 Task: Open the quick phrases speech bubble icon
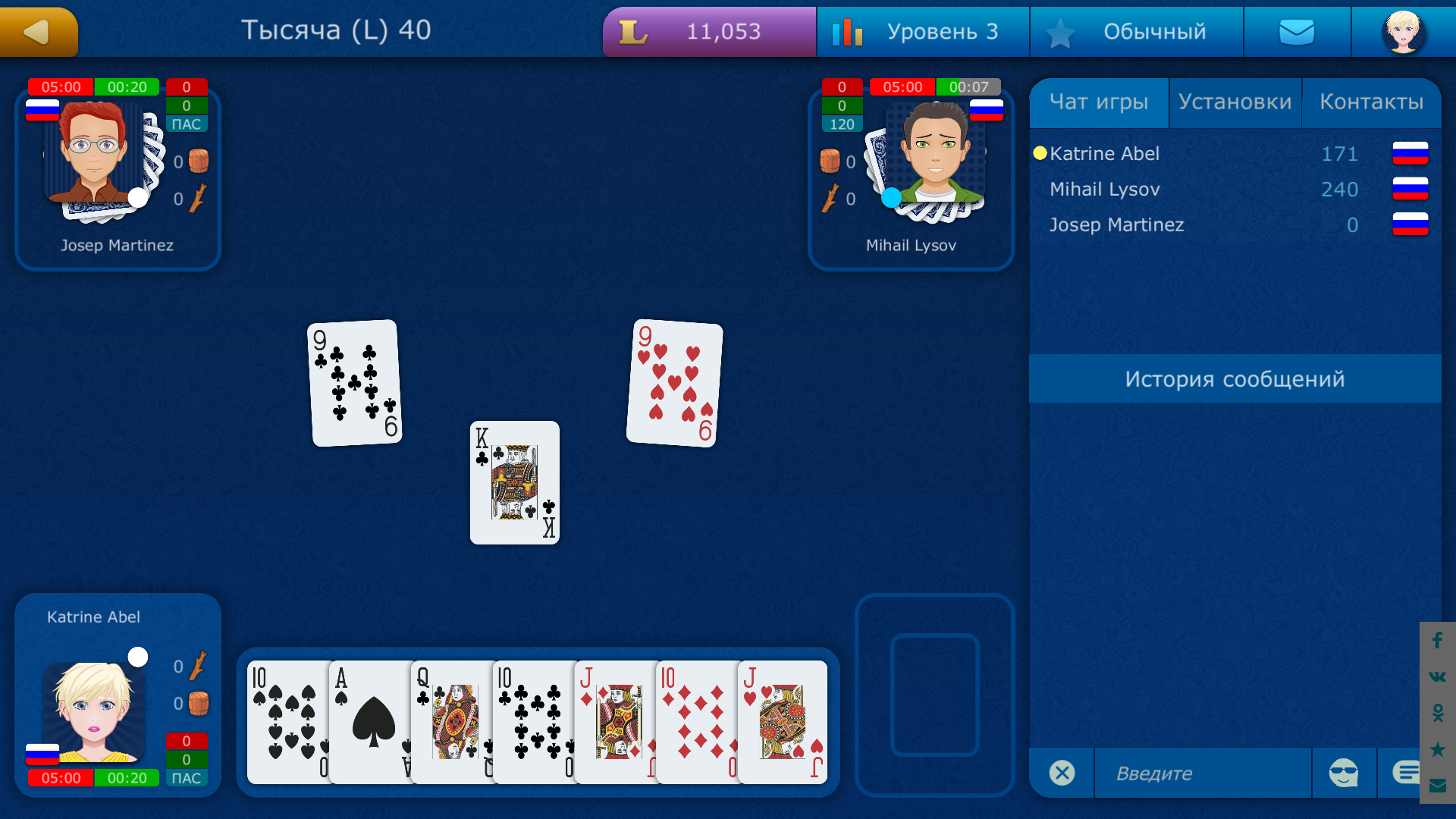tap(1407, 771)
